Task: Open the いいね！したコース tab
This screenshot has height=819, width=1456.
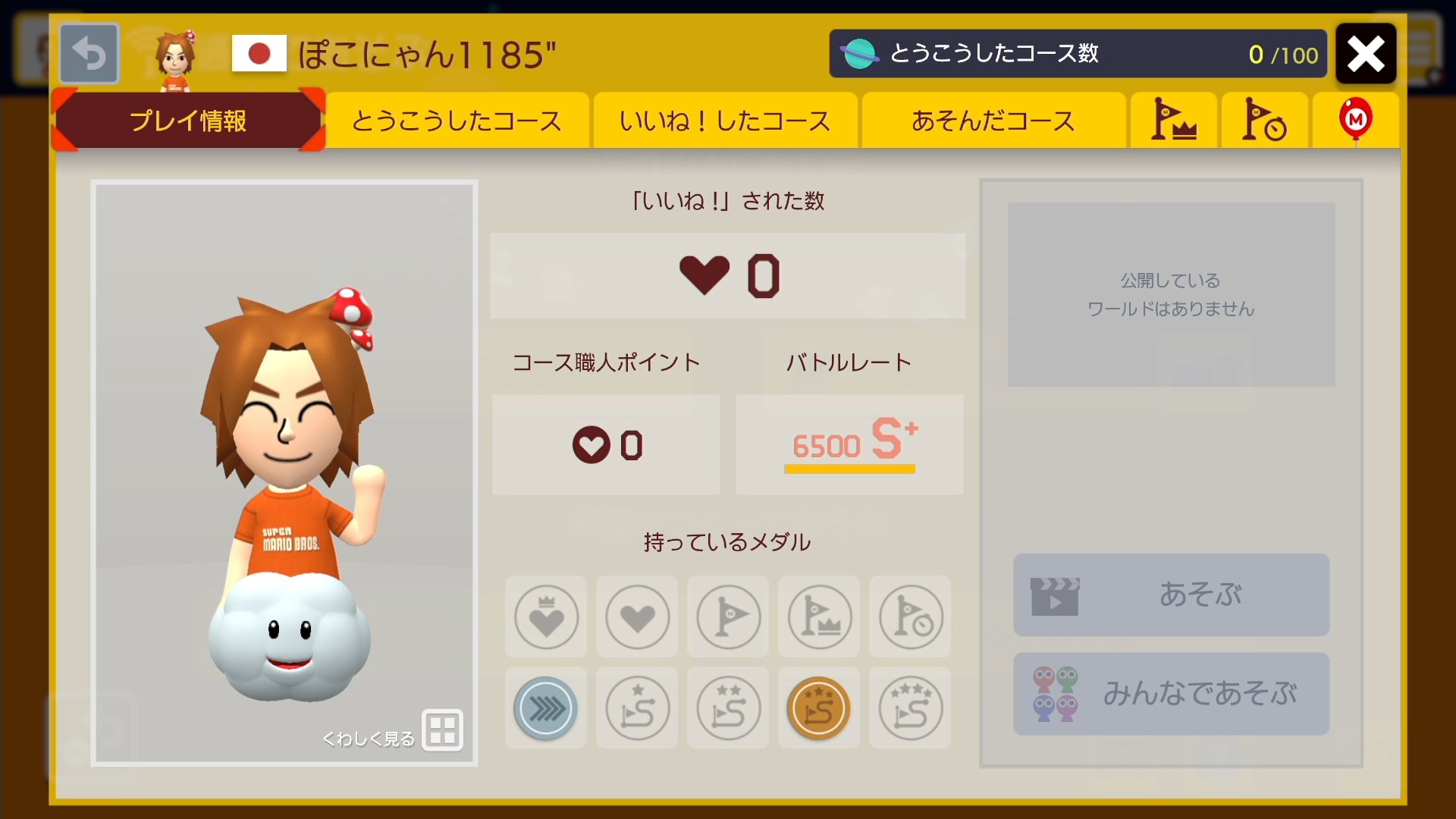Action: point(724,120)
